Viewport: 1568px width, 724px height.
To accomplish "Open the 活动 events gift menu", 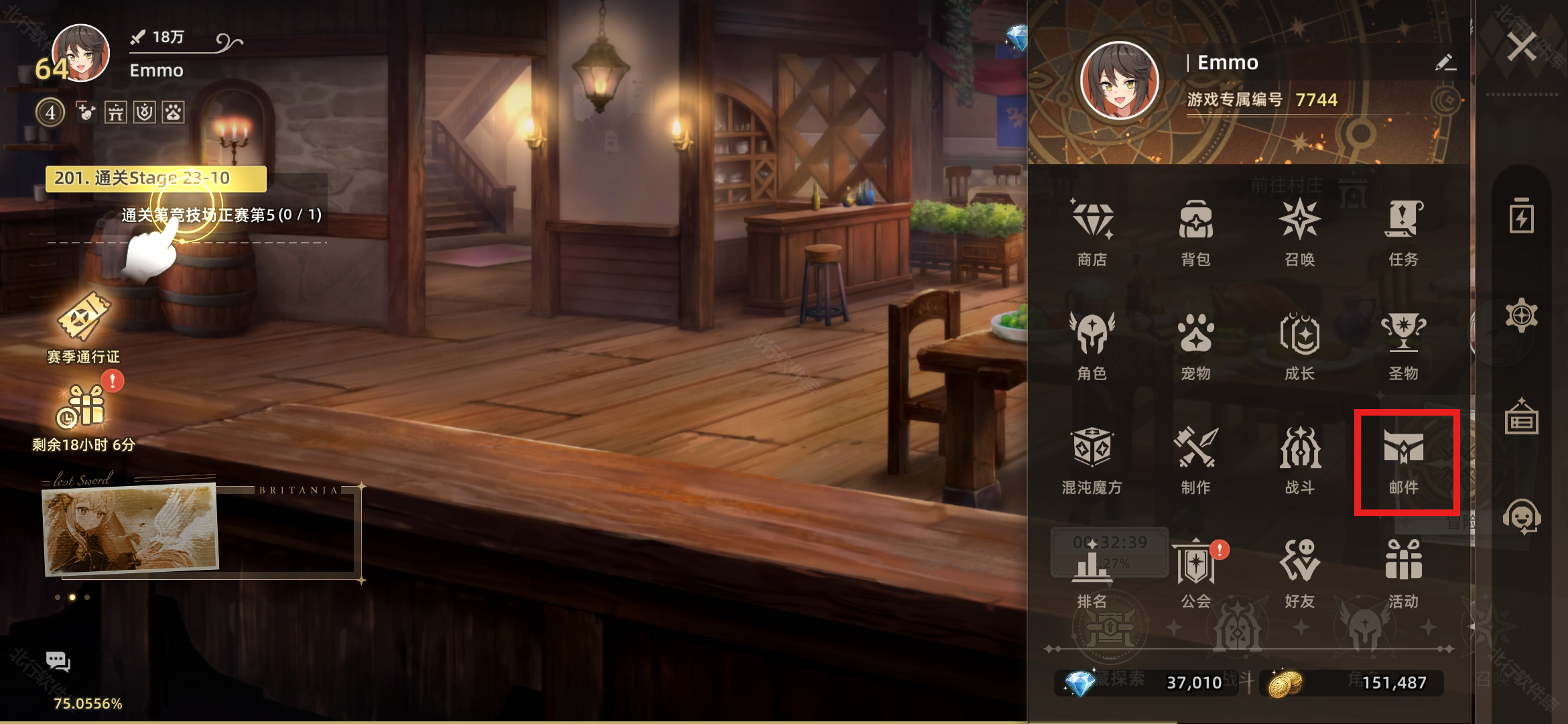I will (x=1404, y=573).
